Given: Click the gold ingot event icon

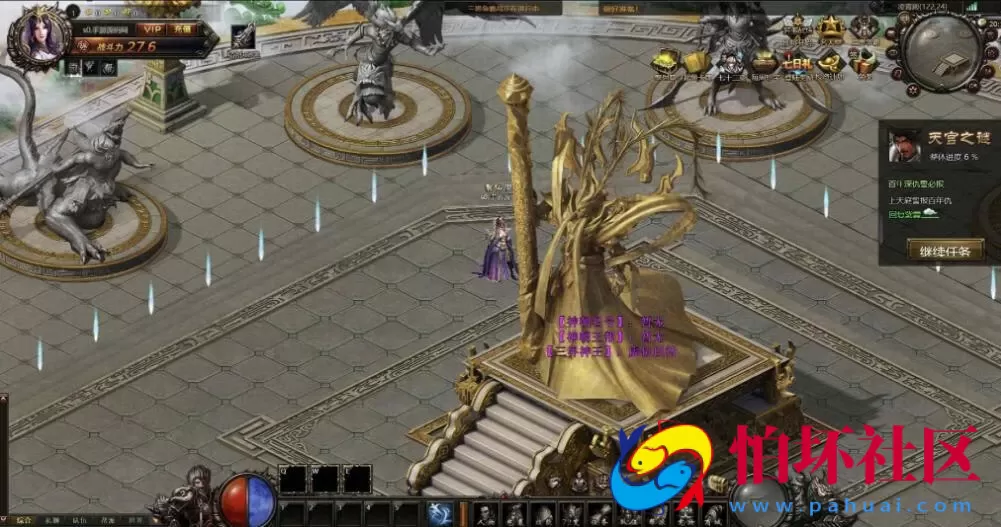Looking at the screenshot, I should pos(830,62).
